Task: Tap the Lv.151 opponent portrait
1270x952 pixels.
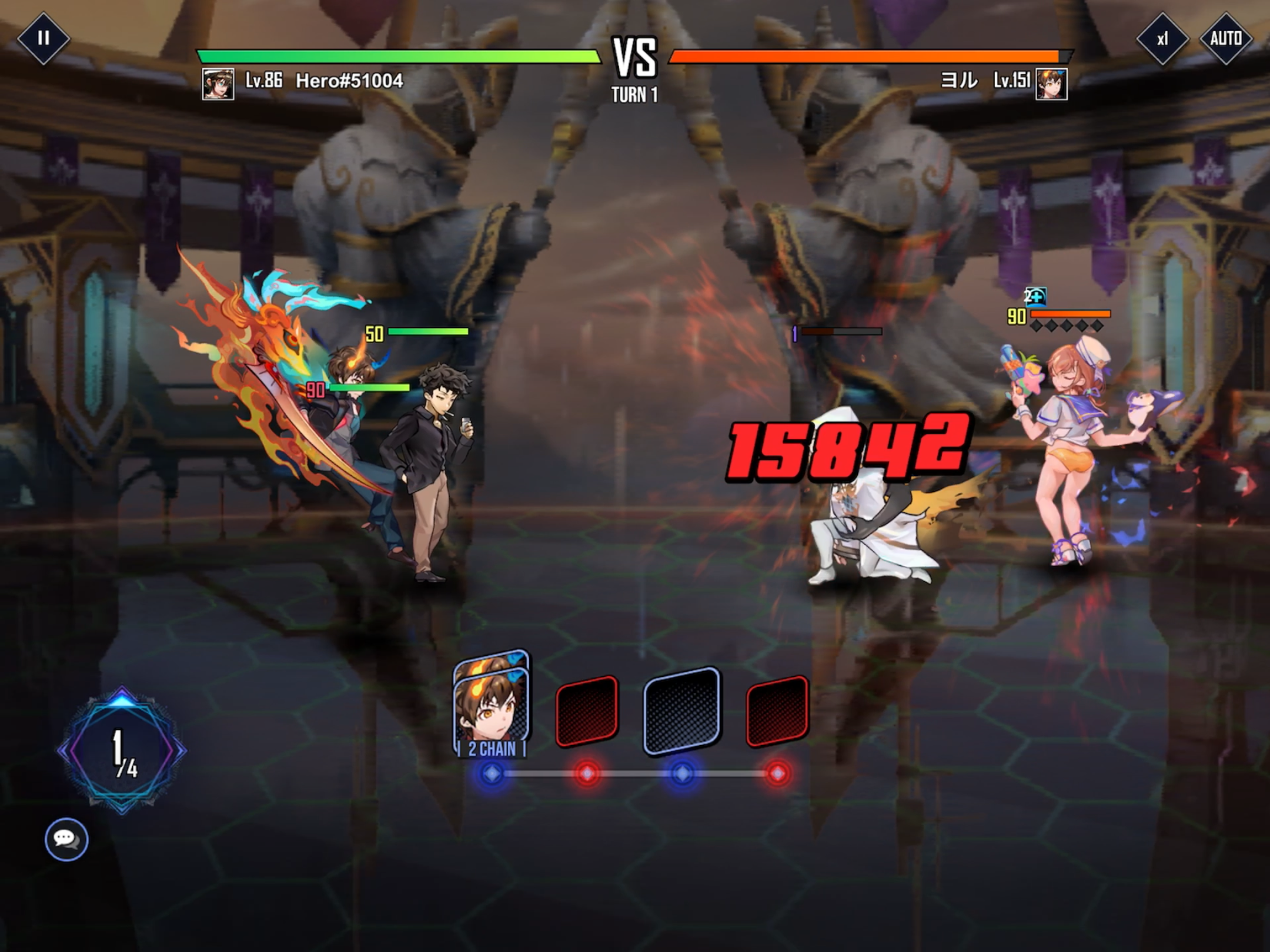Action: pos(1051,84)
